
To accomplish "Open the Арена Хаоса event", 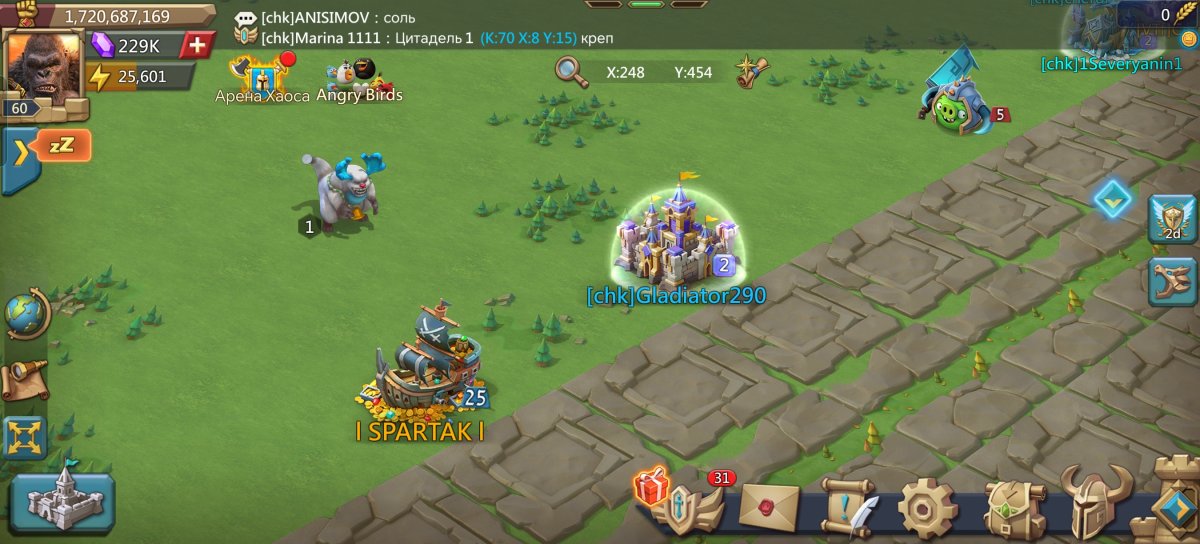I will 262,77.
